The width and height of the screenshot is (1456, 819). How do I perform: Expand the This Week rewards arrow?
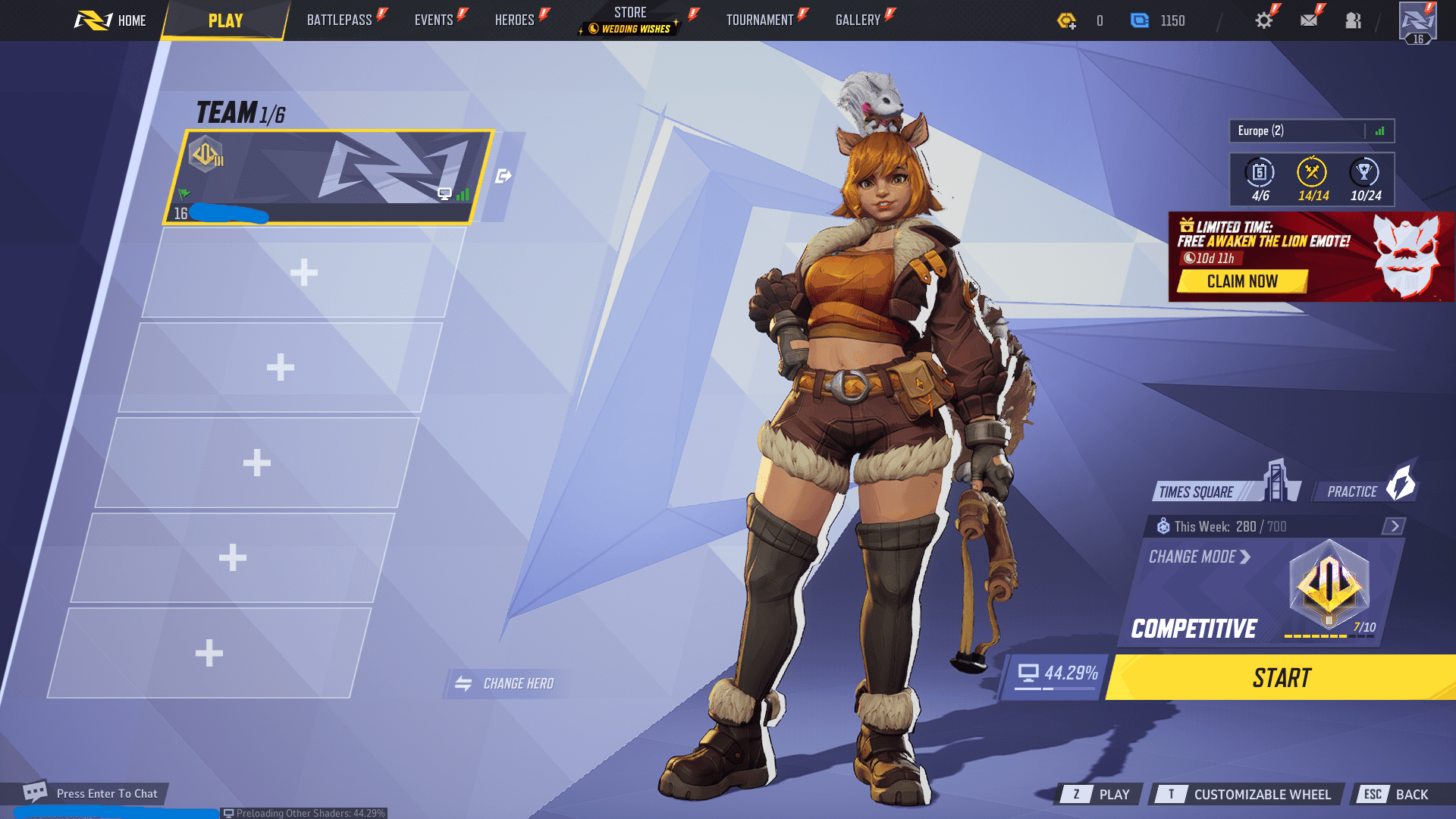(x=1394, y=526)
